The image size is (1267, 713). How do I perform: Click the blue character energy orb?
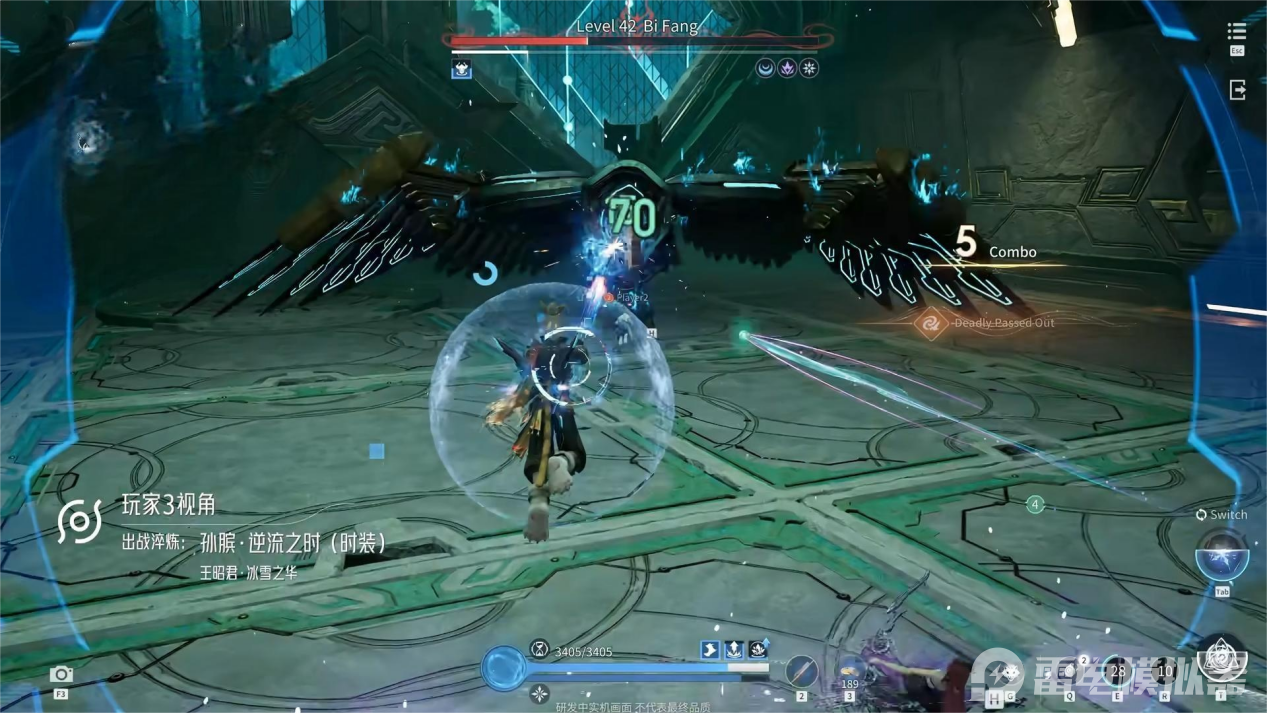coord(504,668)
